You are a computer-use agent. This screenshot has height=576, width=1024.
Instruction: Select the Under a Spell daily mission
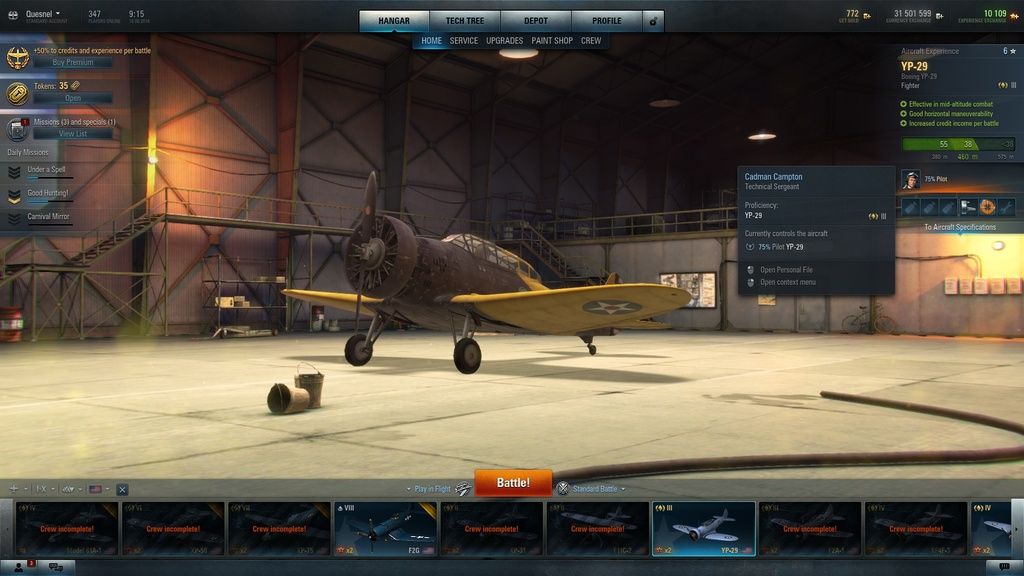click(46, 170)
